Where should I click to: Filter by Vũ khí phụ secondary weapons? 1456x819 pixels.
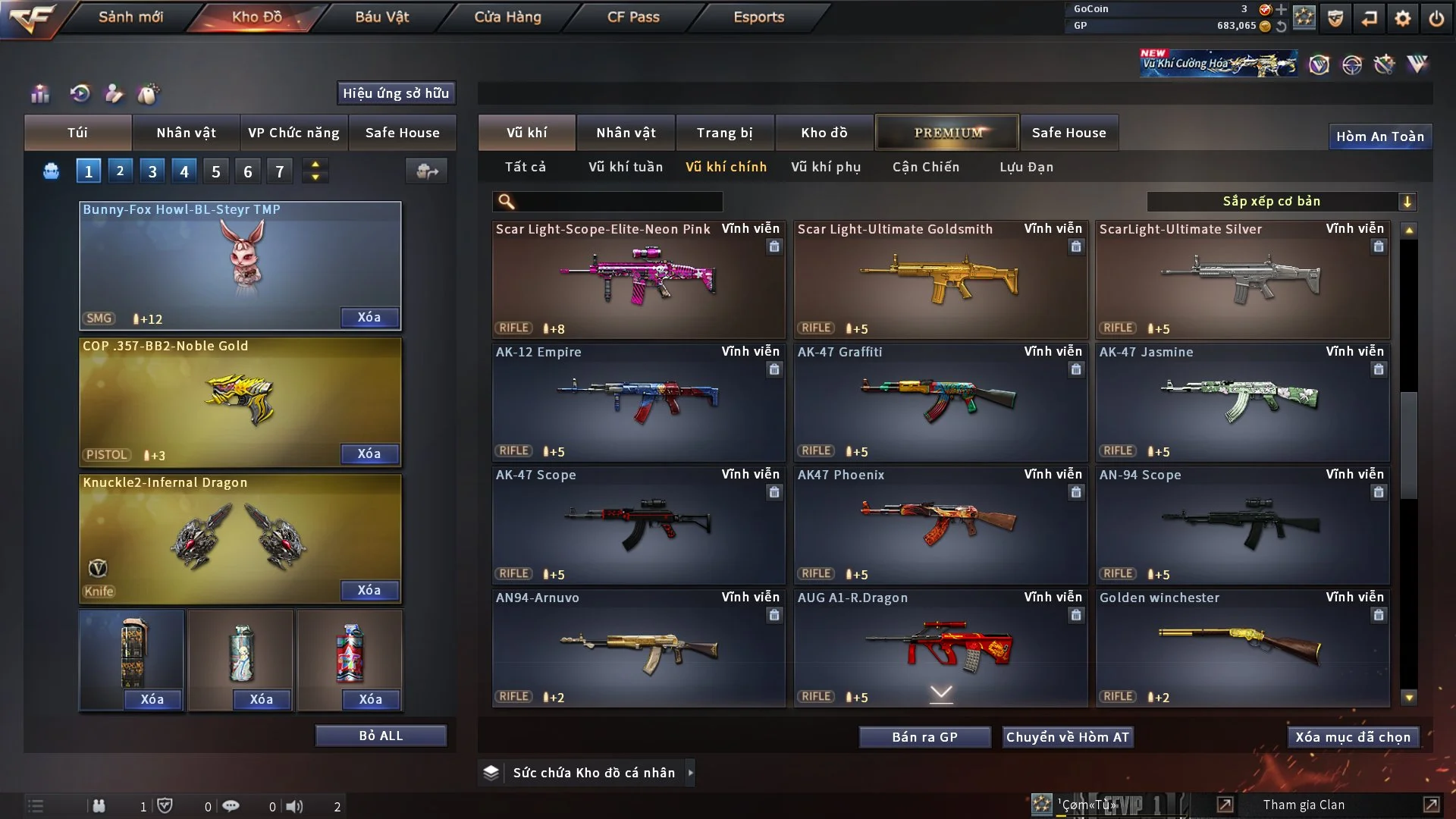tap(826, 167)
